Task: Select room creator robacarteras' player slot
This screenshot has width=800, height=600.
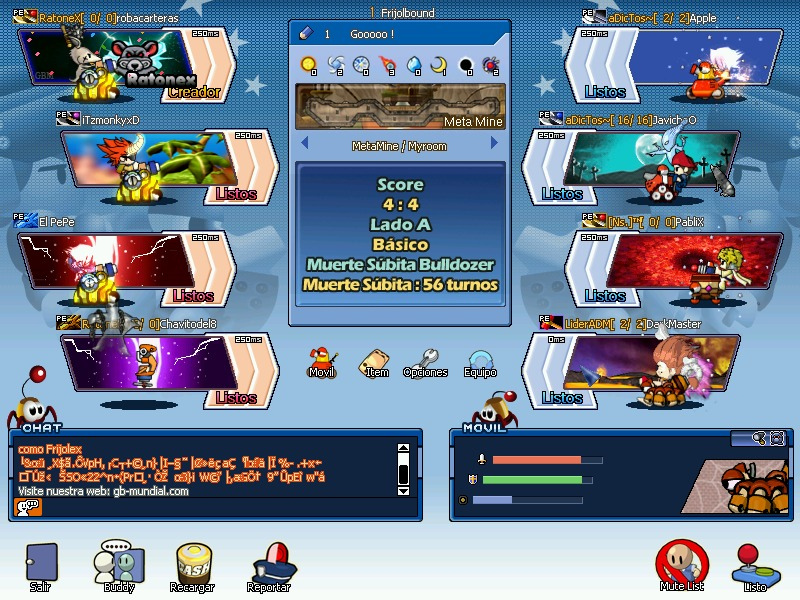Action: (x=125, y=62)
